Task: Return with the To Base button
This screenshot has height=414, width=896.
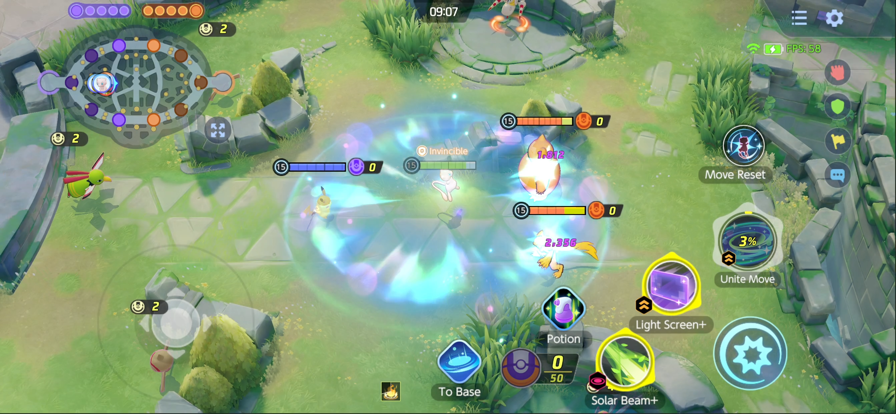Action: click(460, 362)
